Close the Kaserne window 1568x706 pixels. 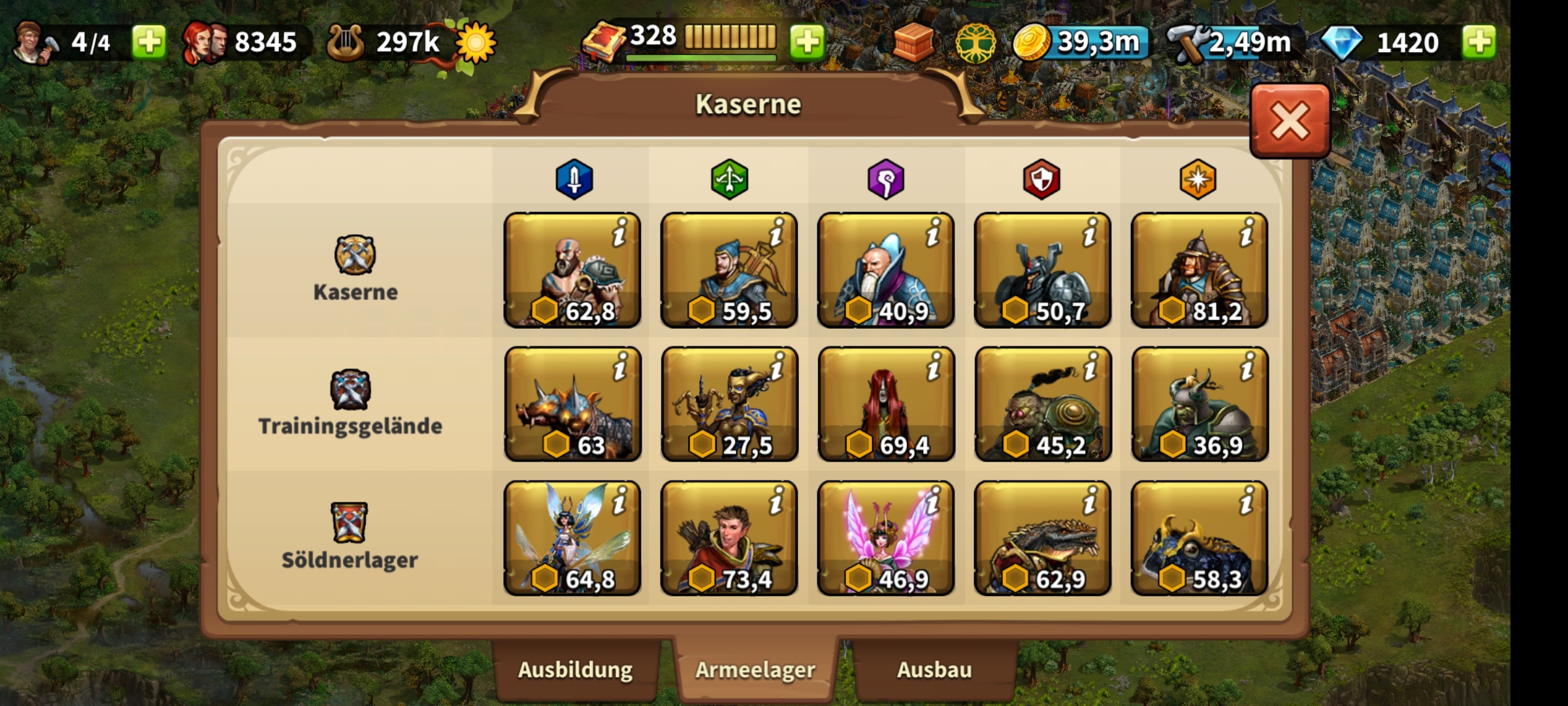[x=1290, y=122]
